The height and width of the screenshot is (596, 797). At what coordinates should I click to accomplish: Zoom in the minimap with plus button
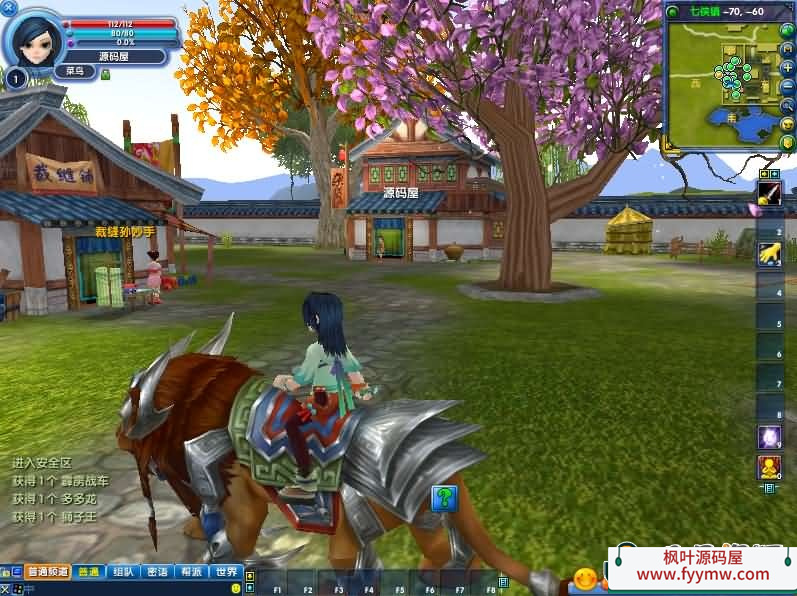click(x=788, y=66)
